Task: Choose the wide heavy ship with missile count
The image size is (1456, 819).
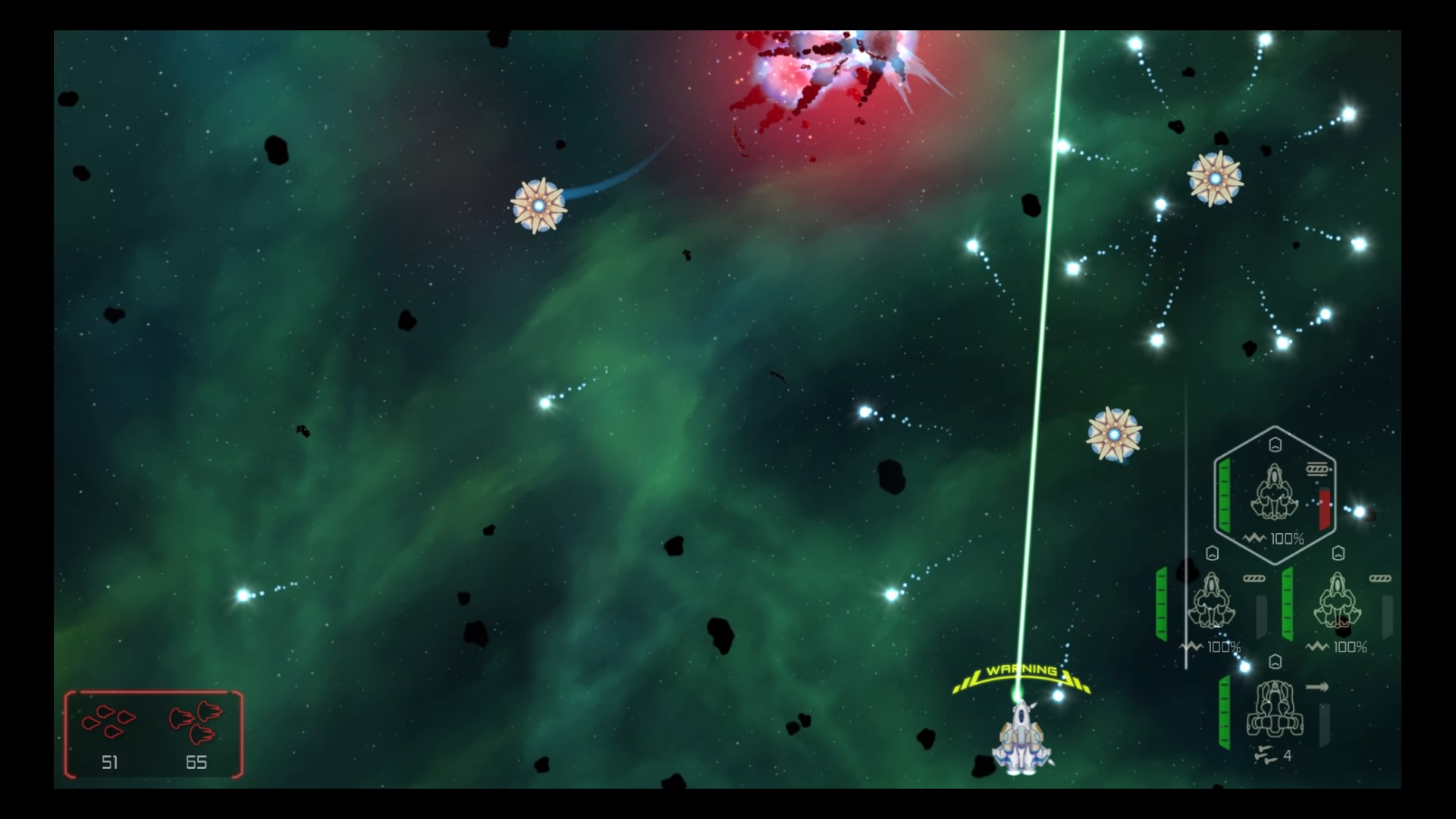Action: click(1274, 710)
